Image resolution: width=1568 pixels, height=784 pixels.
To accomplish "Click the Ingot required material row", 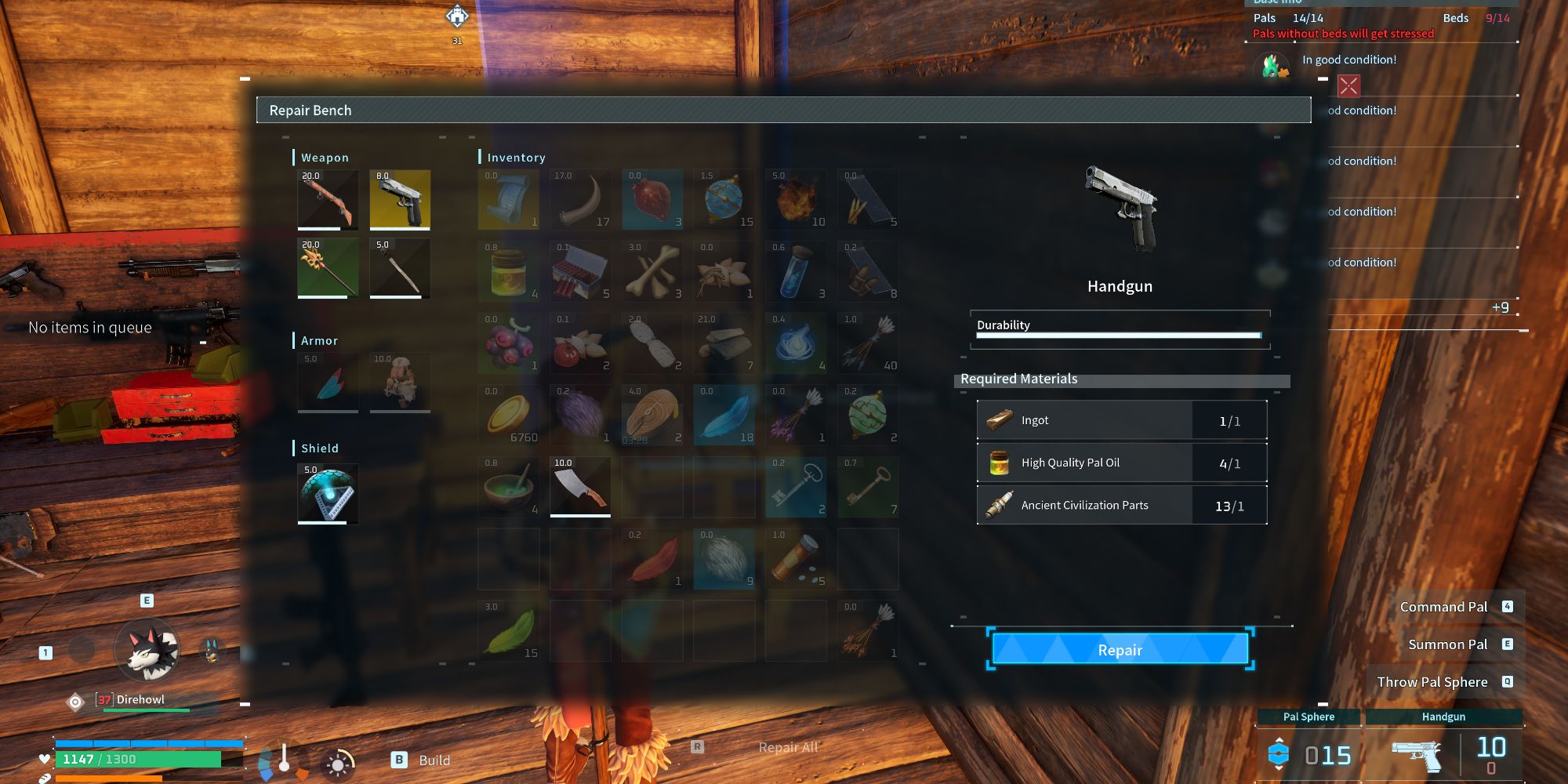I will 1121,421.
